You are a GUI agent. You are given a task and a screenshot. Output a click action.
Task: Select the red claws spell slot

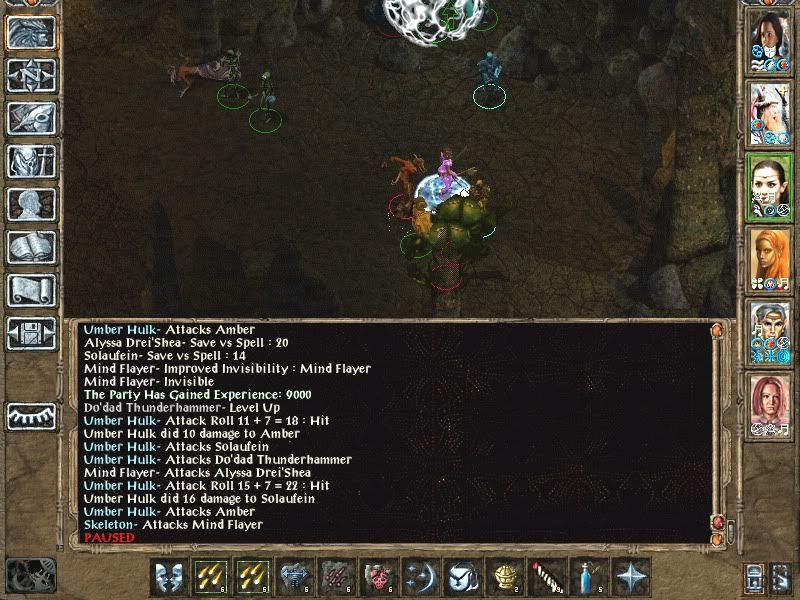[x=335, y=578]
